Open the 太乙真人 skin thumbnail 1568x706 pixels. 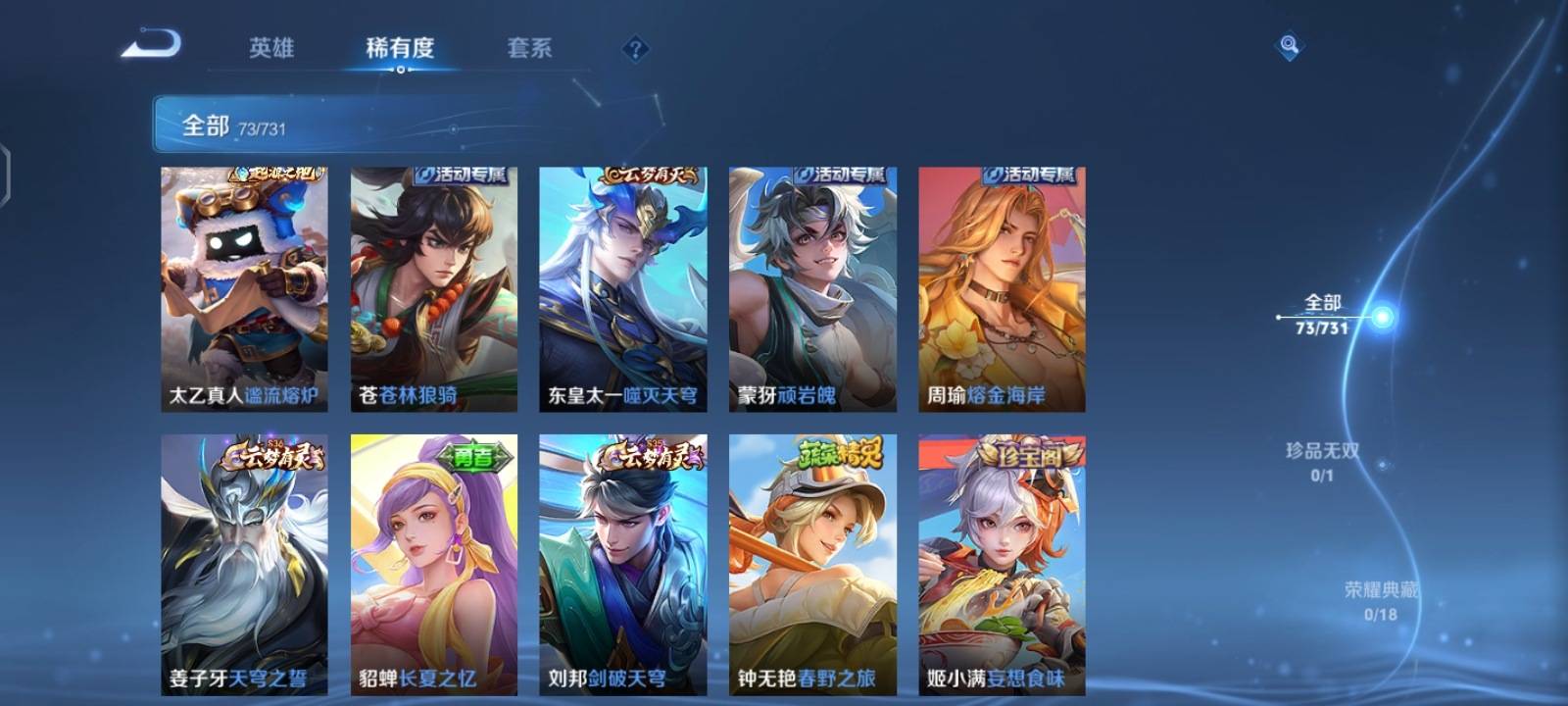click(245, 284)
